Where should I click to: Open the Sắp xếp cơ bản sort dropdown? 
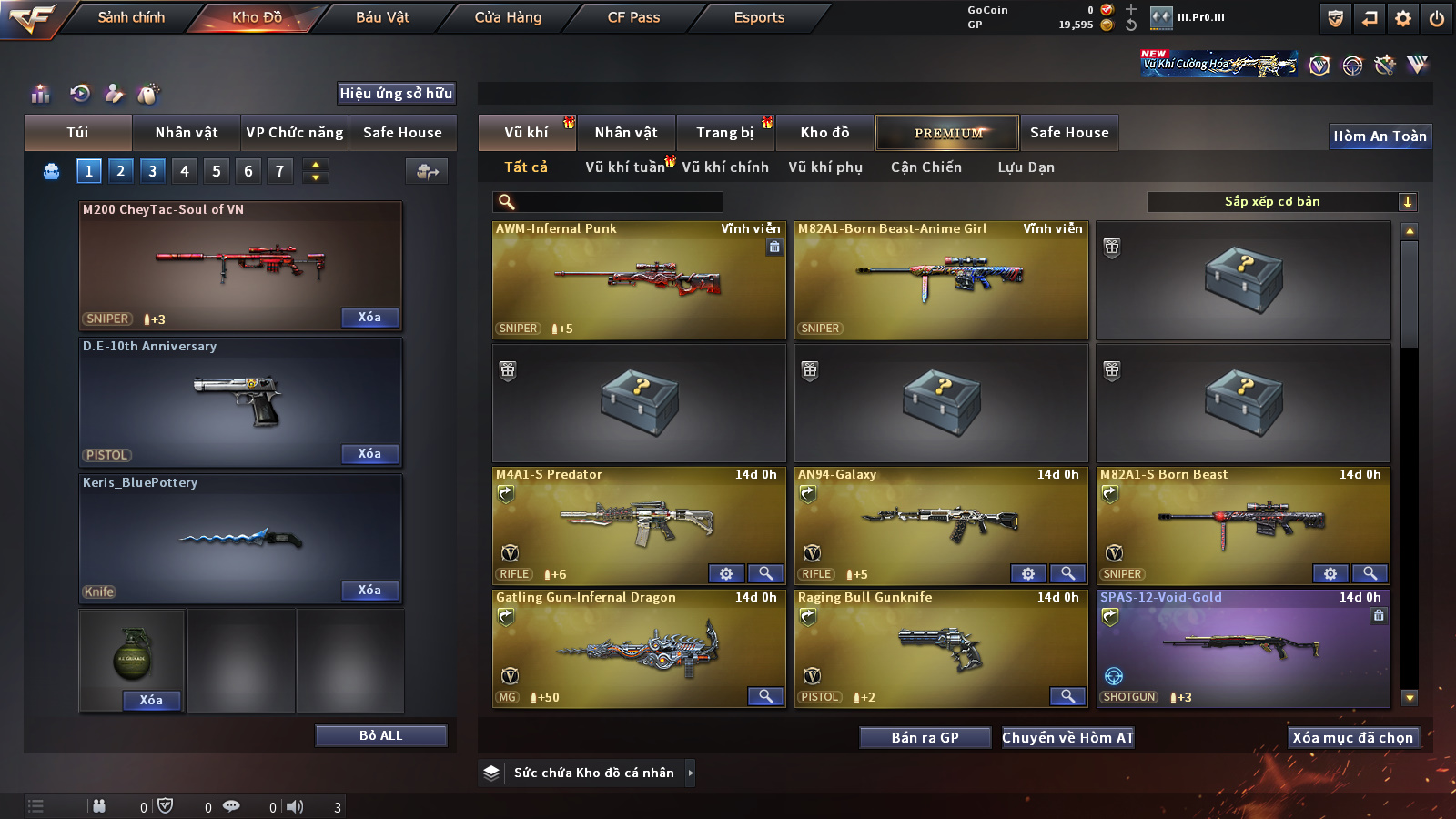pos(1281,202)
